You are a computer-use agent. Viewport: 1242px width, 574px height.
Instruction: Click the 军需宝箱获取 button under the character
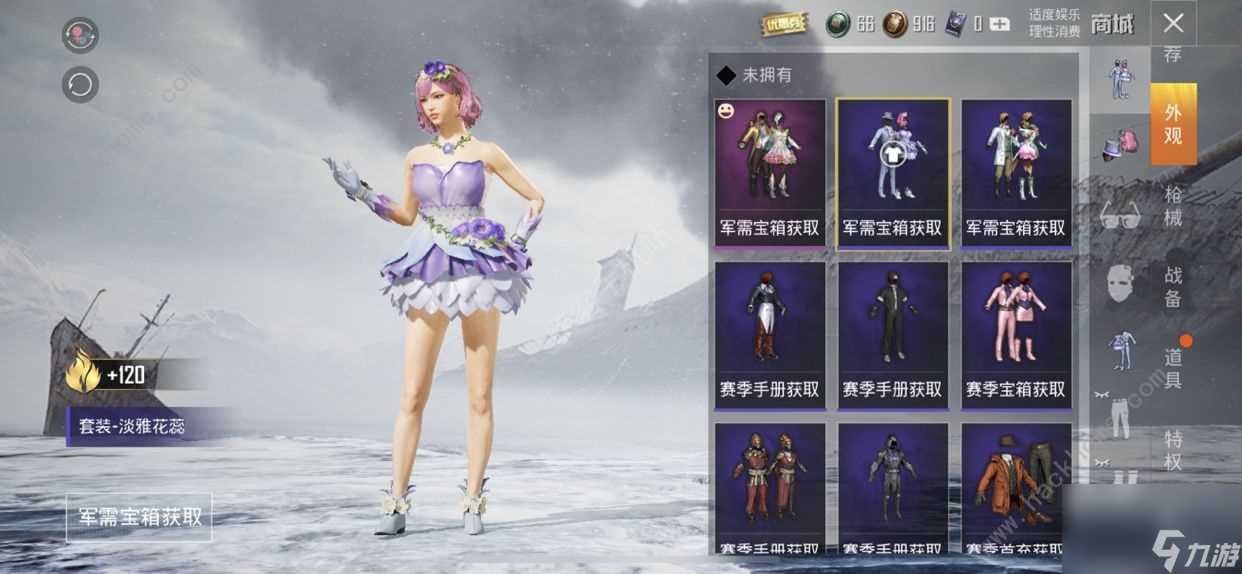coord(140,517)
